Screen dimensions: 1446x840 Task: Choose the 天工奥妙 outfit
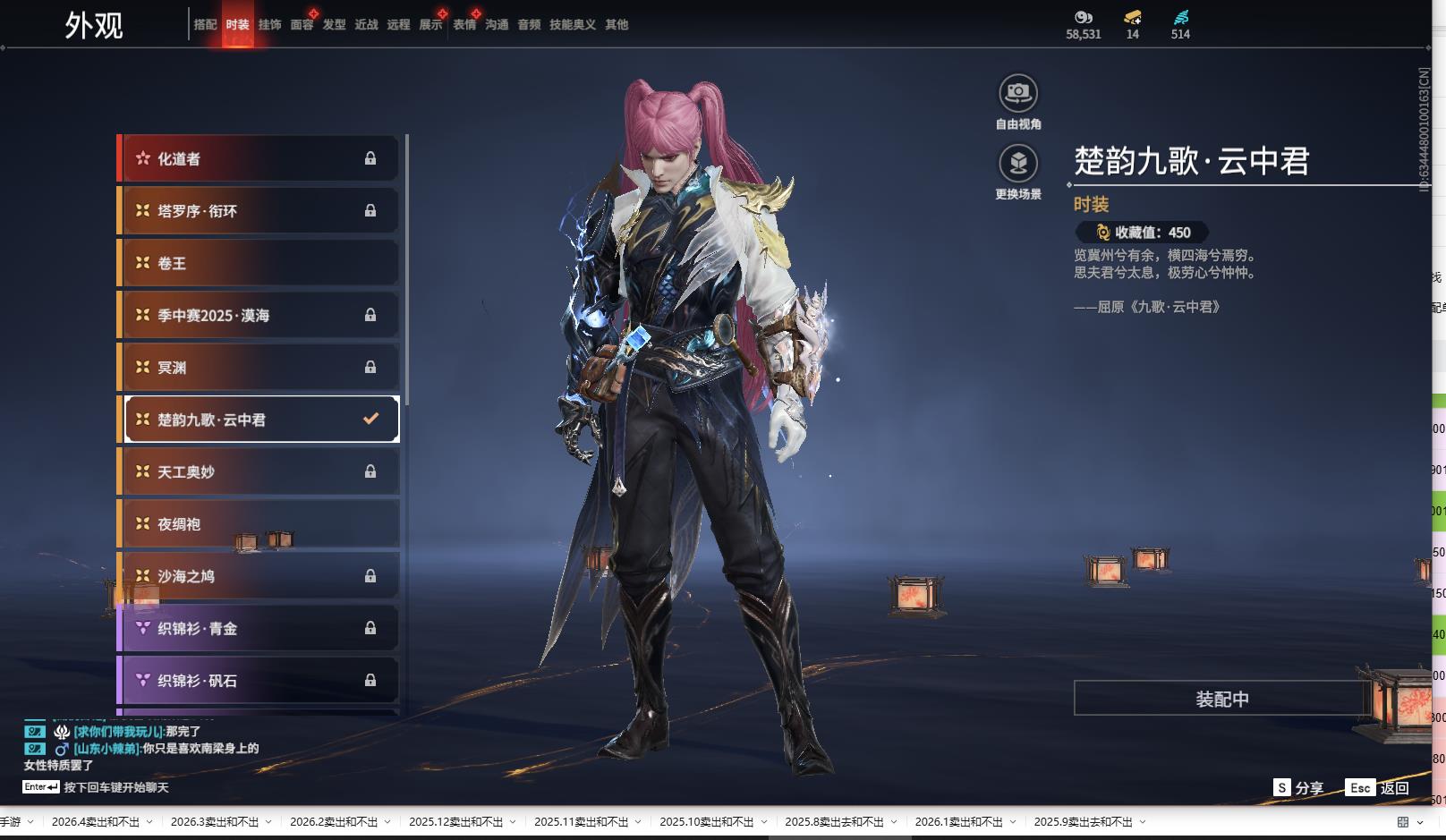click(259, 471)
